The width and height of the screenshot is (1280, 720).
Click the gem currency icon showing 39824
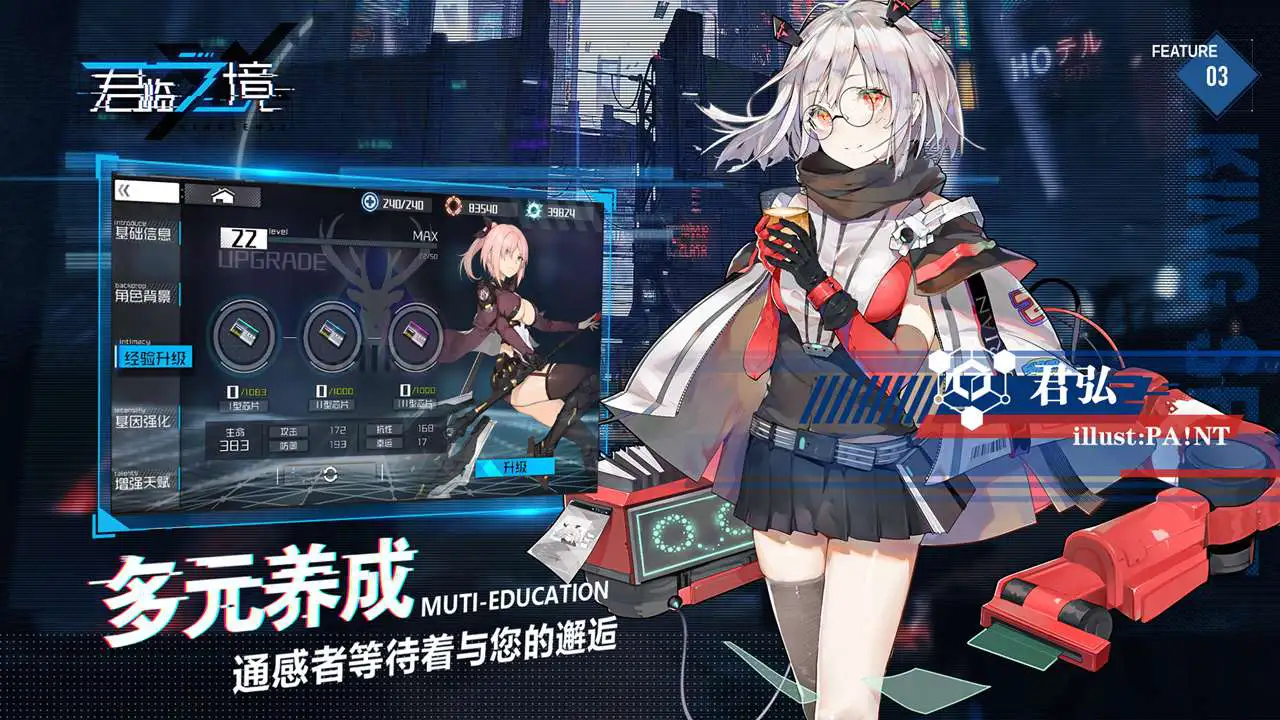pyautogui.click(x=531, y=208)
